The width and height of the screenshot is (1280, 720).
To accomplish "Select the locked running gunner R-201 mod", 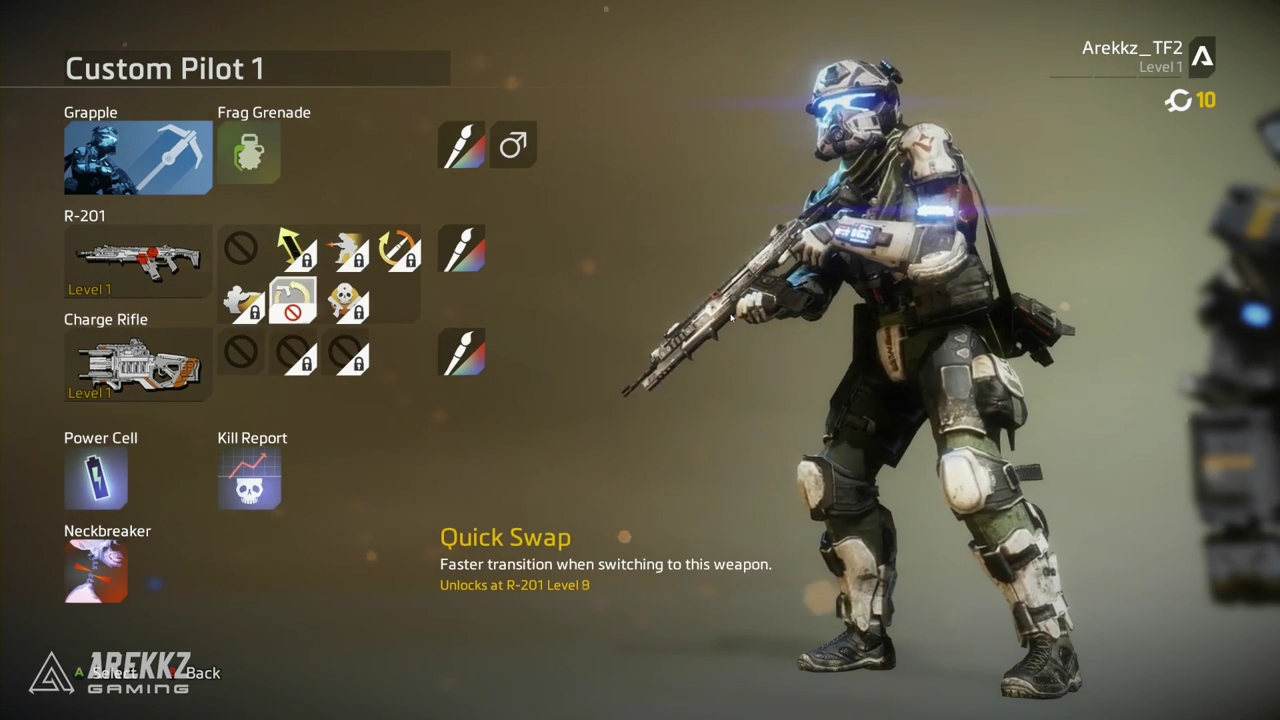I will click(346, 249).
